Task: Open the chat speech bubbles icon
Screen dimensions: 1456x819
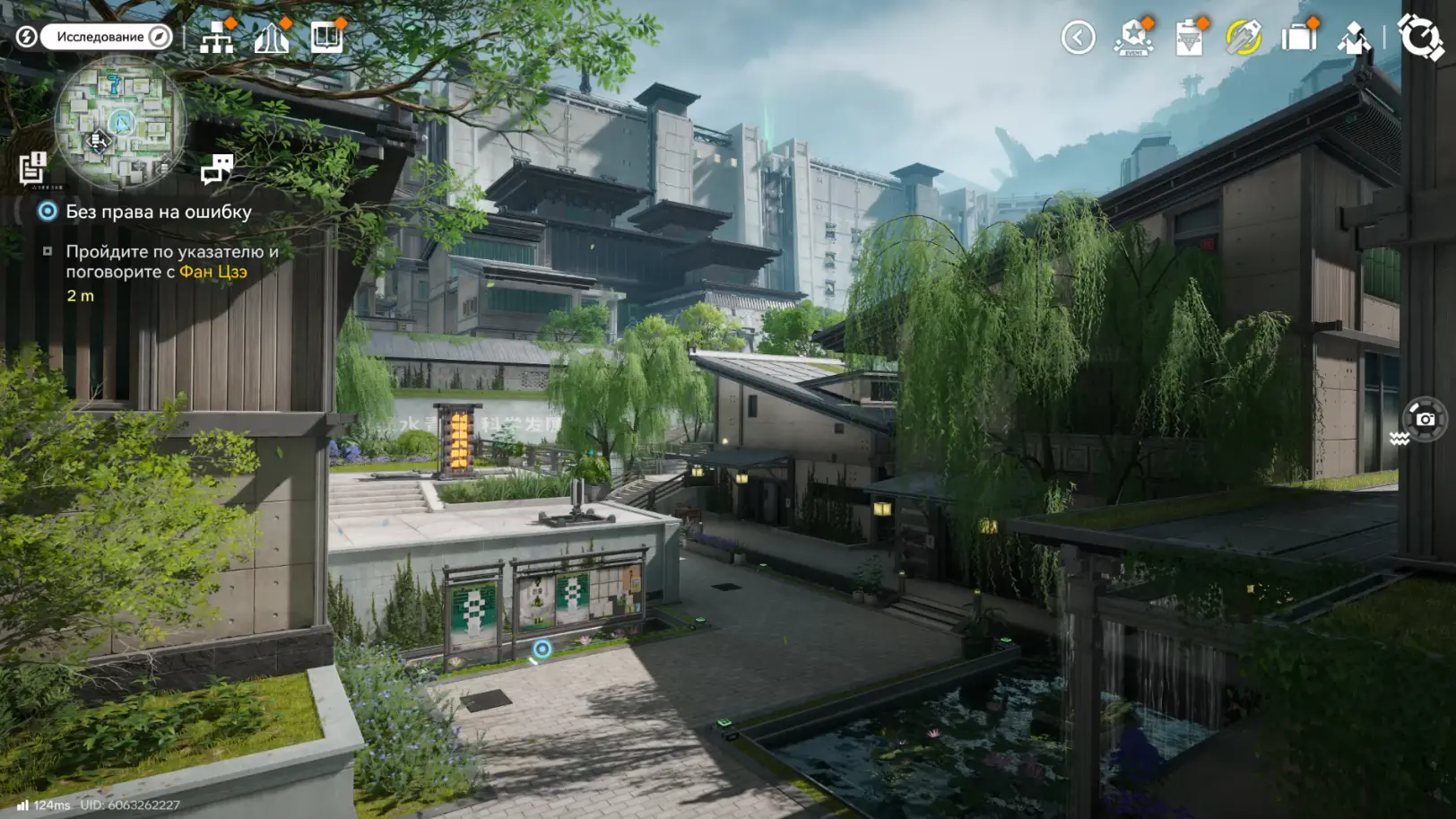Action: pyautogui.click(x=217, y=168)
